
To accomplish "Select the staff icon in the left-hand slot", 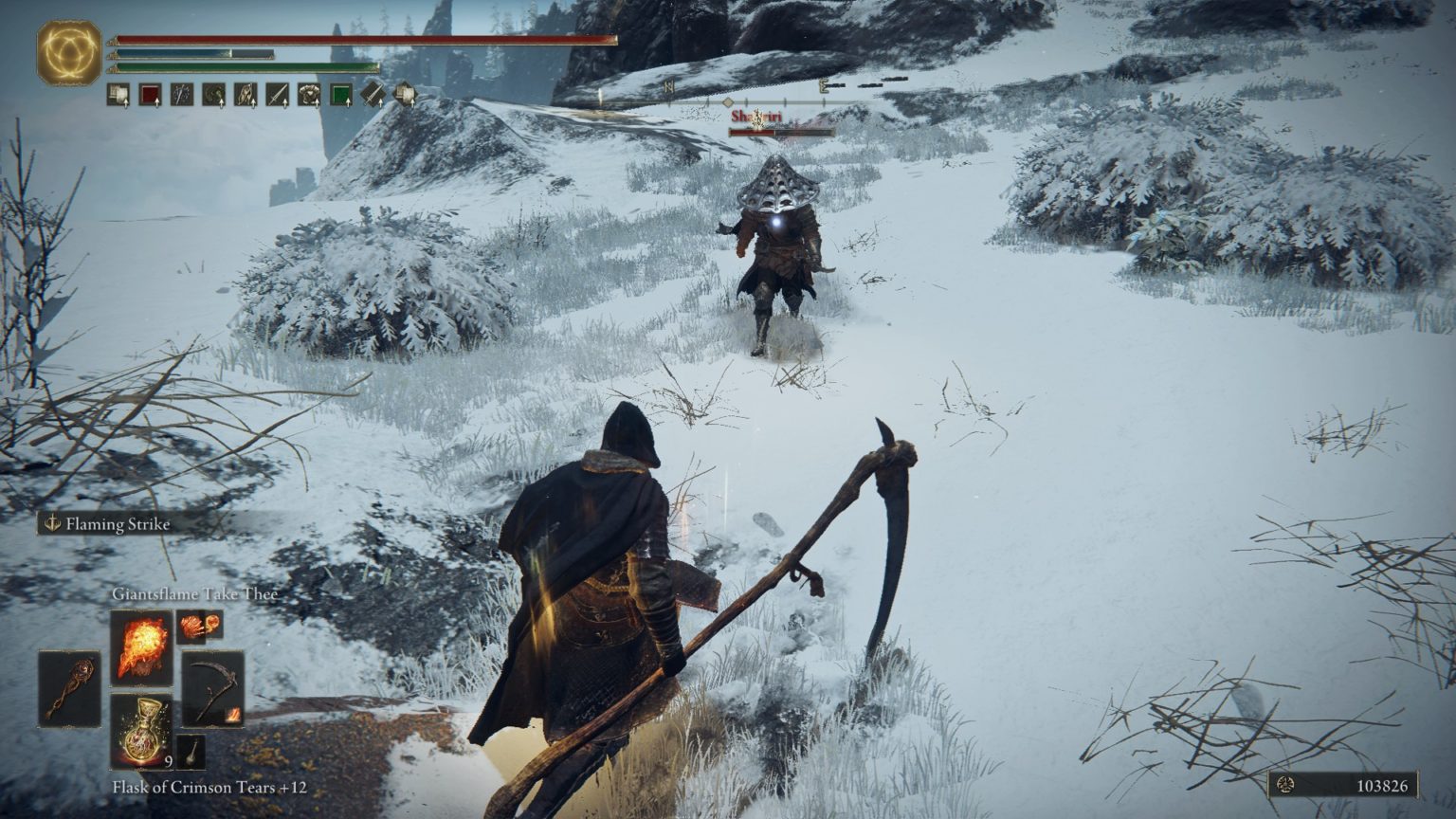I will click(x=70, y=688).
